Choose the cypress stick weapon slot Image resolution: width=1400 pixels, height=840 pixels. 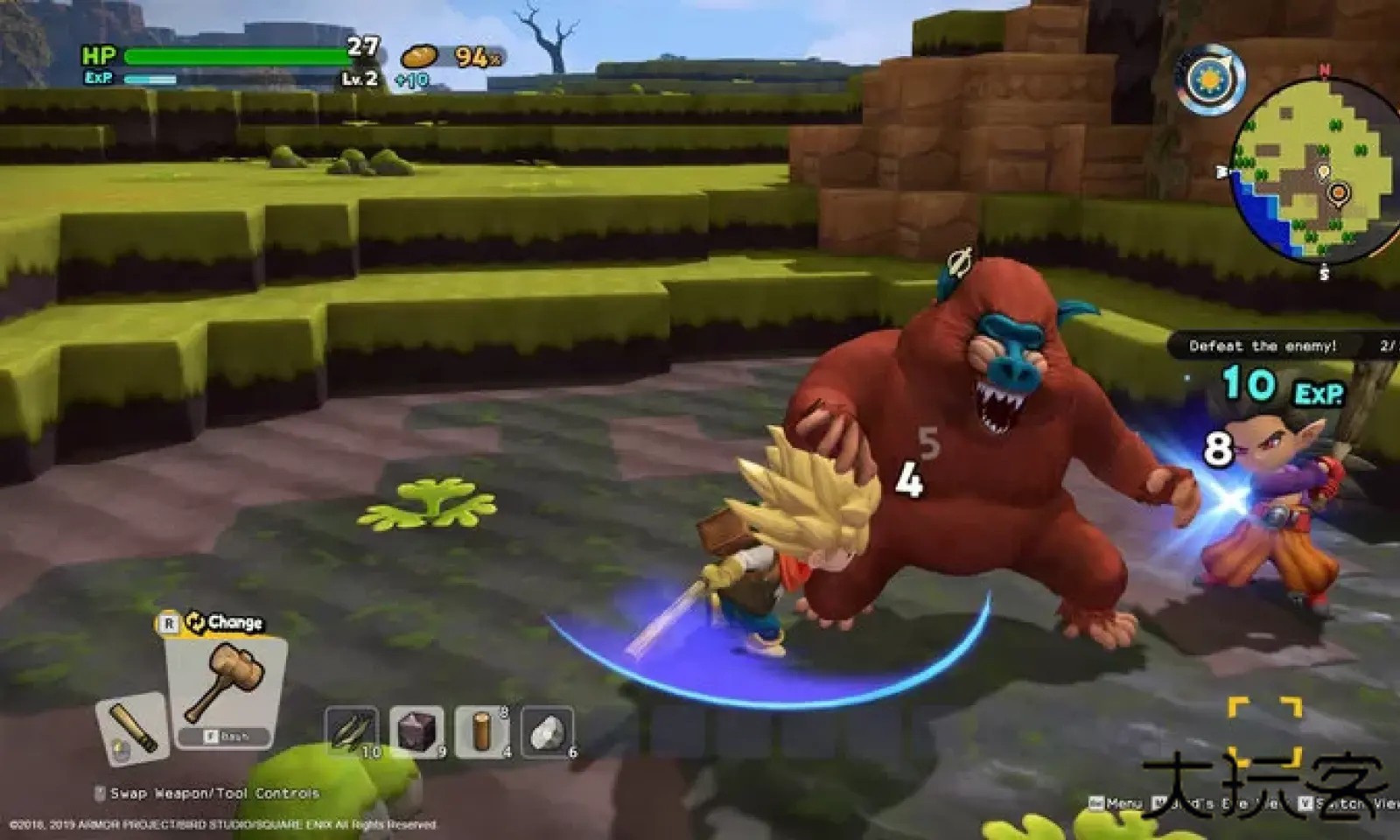click(133, 727)
